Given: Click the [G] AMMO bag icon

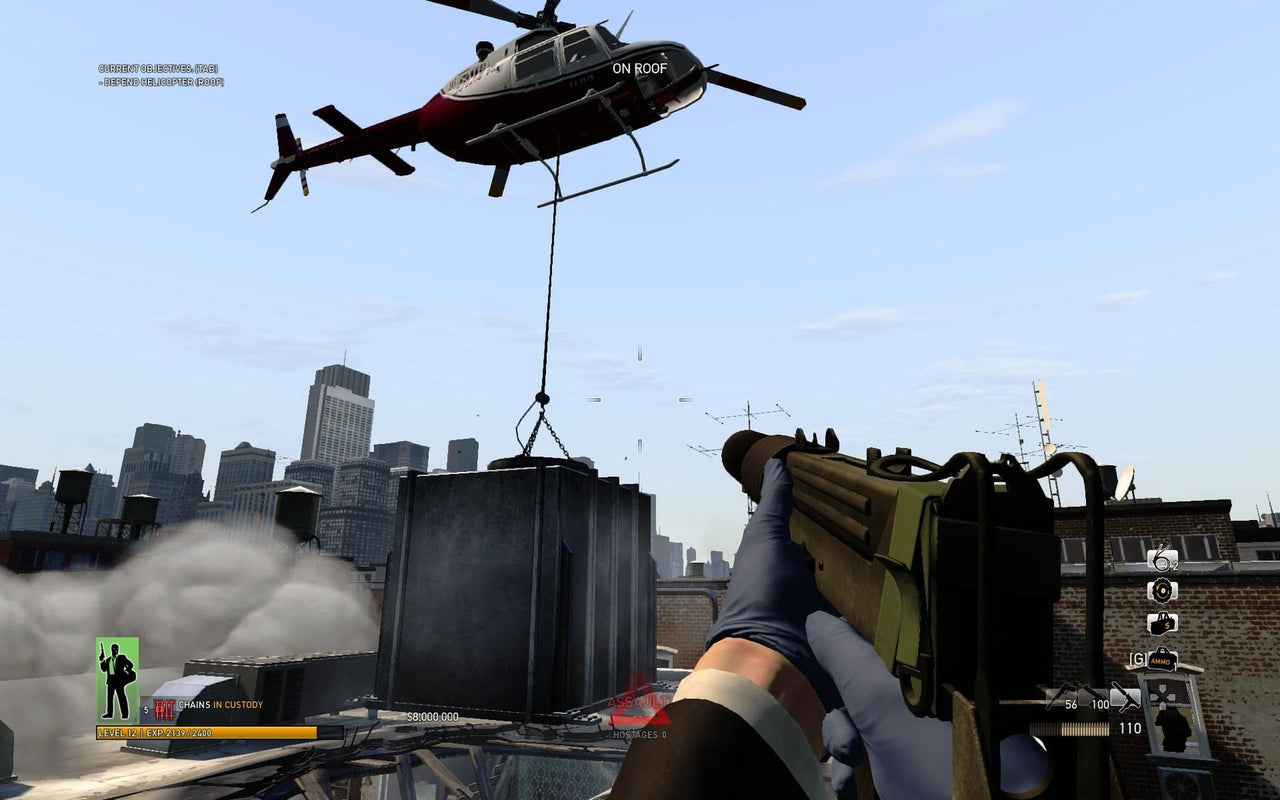Looking at the screenshot, I should pos(1162,660).
